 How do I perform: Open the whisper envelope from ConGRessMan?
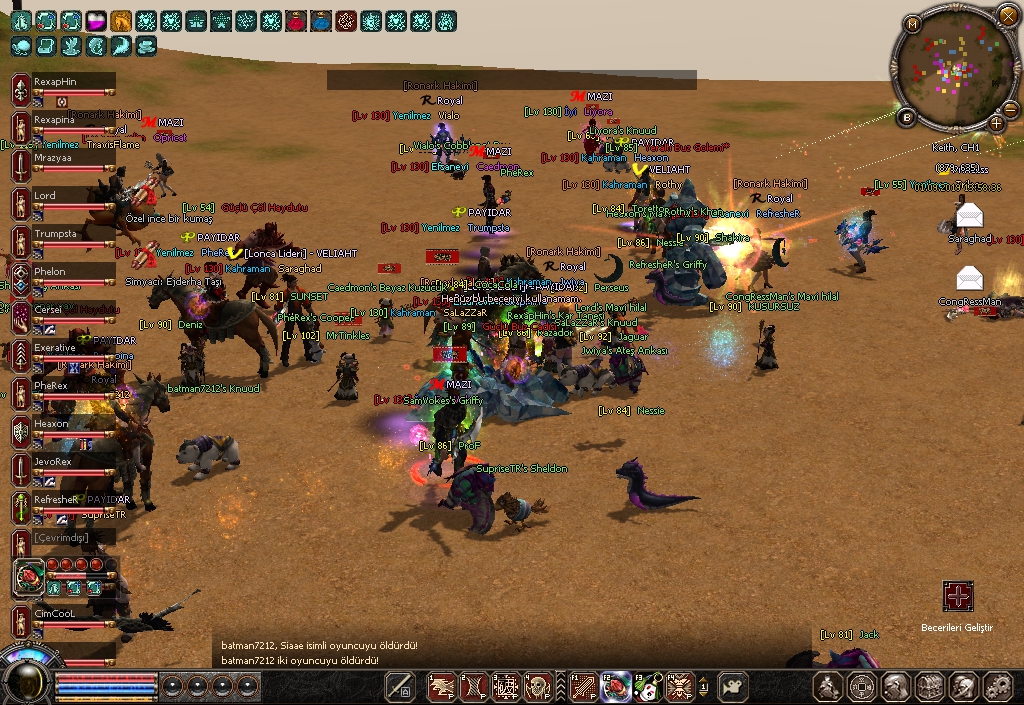coord(969,278)
